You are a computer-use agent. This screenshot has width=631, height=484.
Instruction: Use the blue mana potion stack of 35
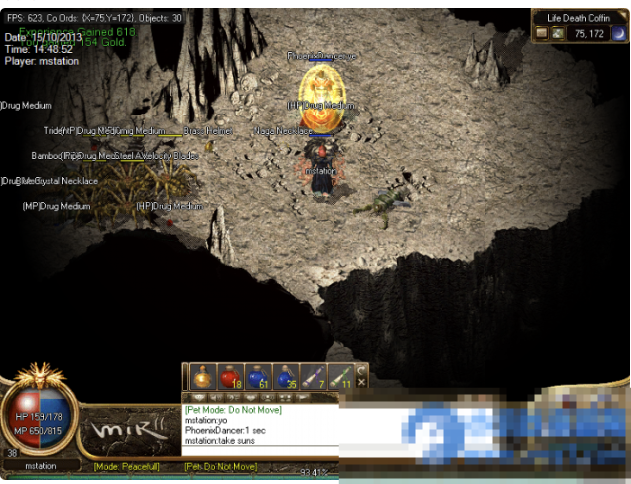click(x=285, y=377)
